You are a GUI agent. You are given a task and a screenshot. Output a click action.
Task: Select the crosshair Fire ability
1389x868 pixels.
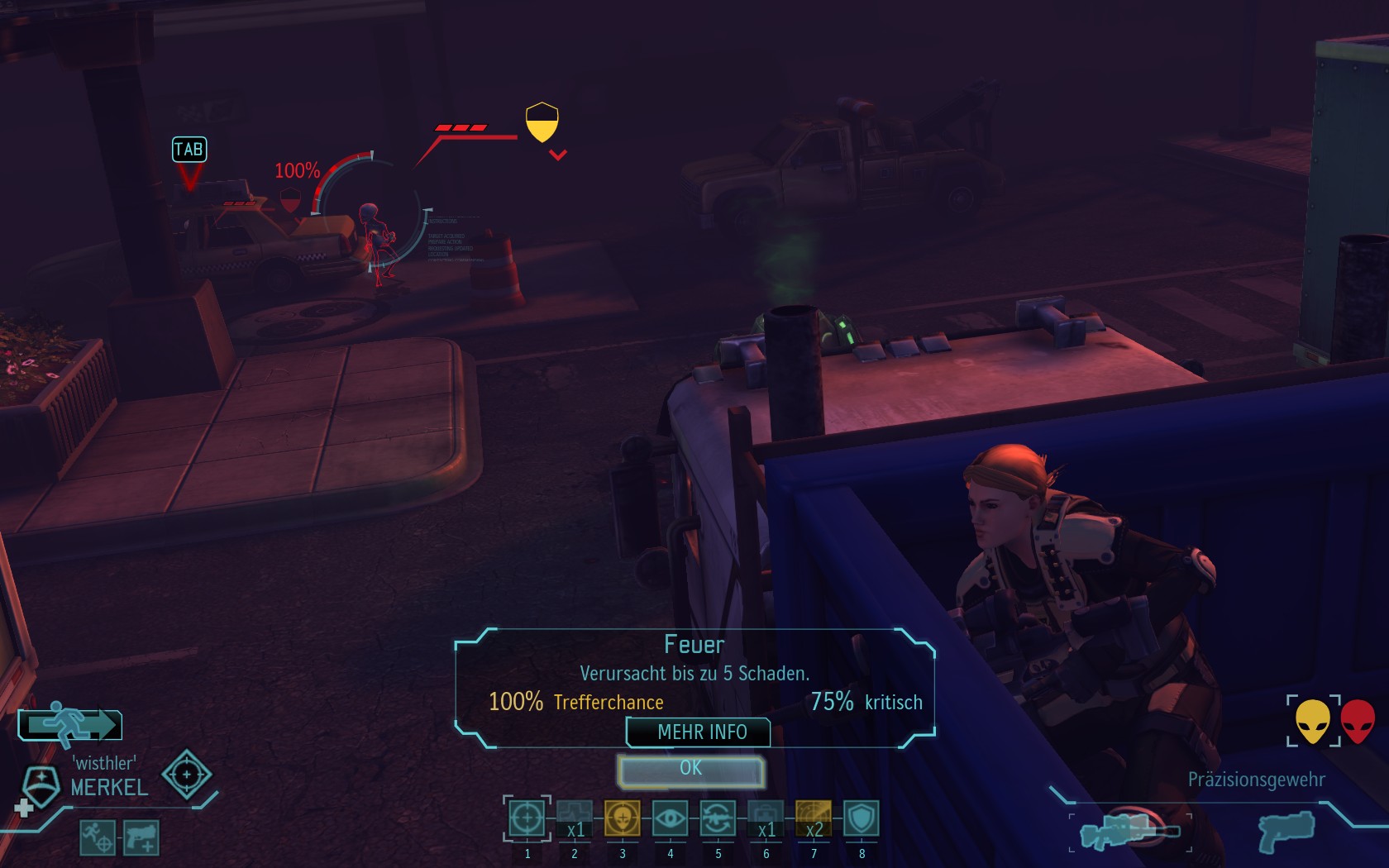[527, 818]
